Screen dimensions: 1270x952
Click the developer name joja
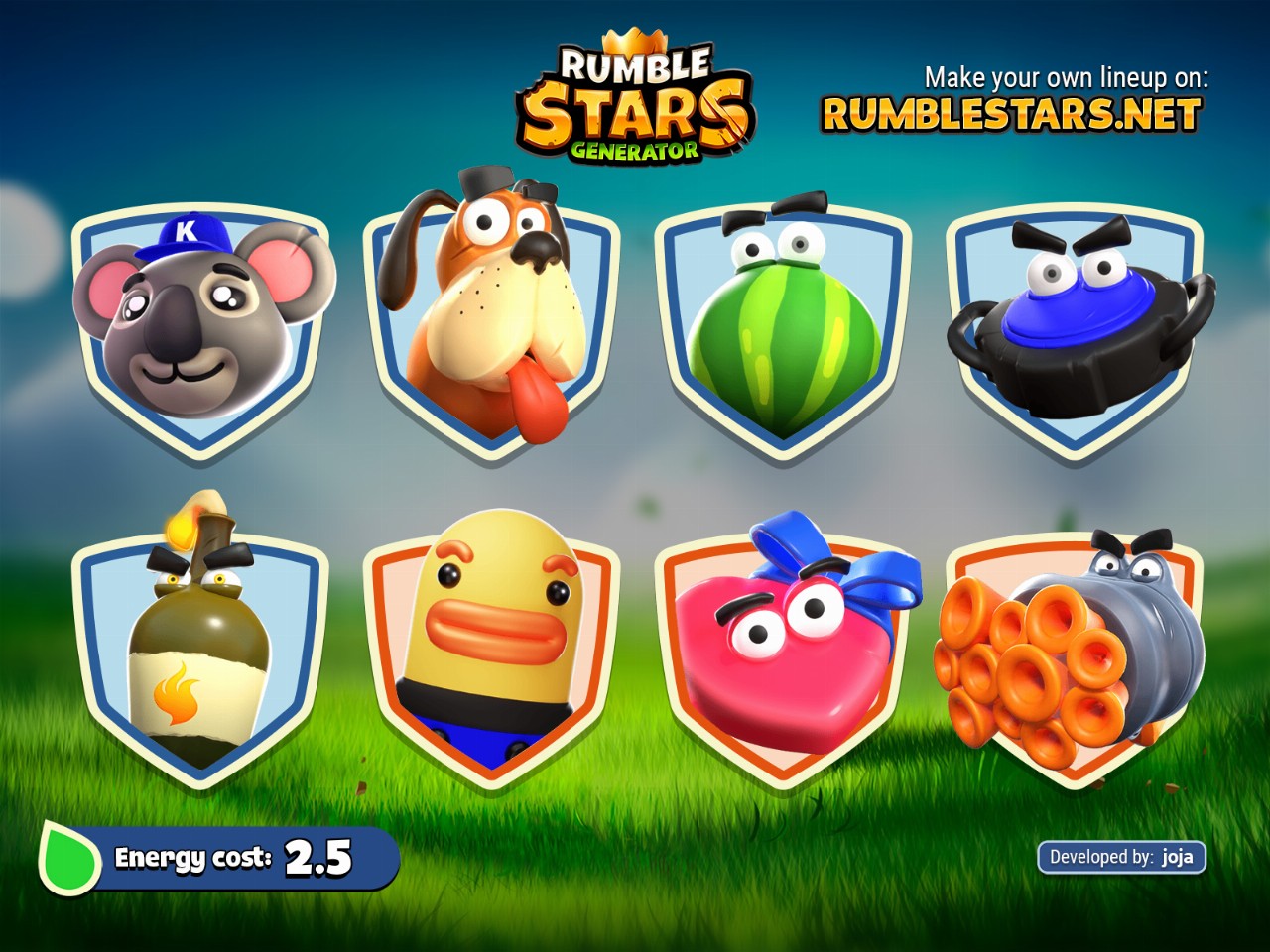tap(1177, 857)
